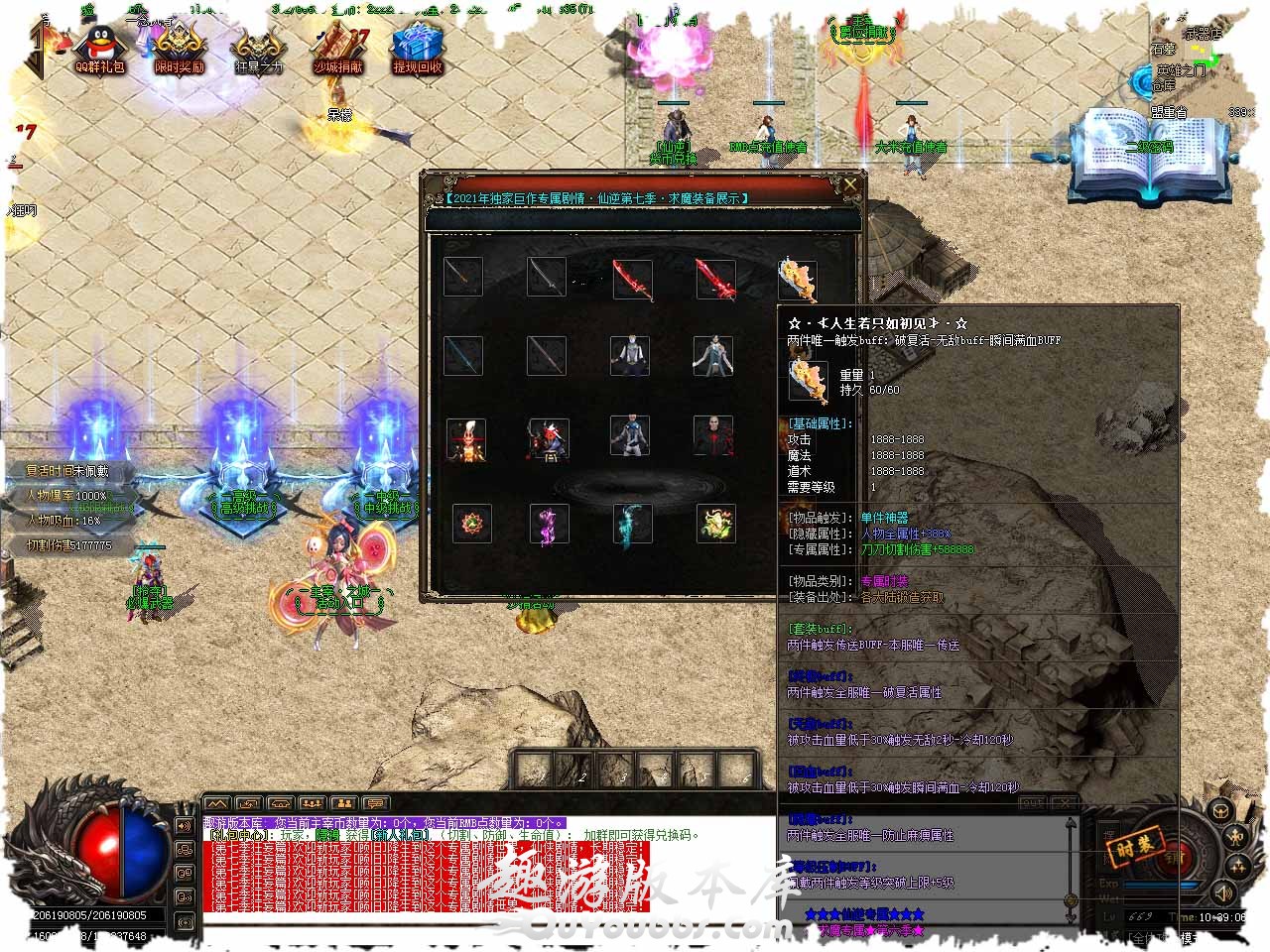Open the speech bubble chat button
This screenshot has width=1270, height=952.
click(x=376, y=803)
